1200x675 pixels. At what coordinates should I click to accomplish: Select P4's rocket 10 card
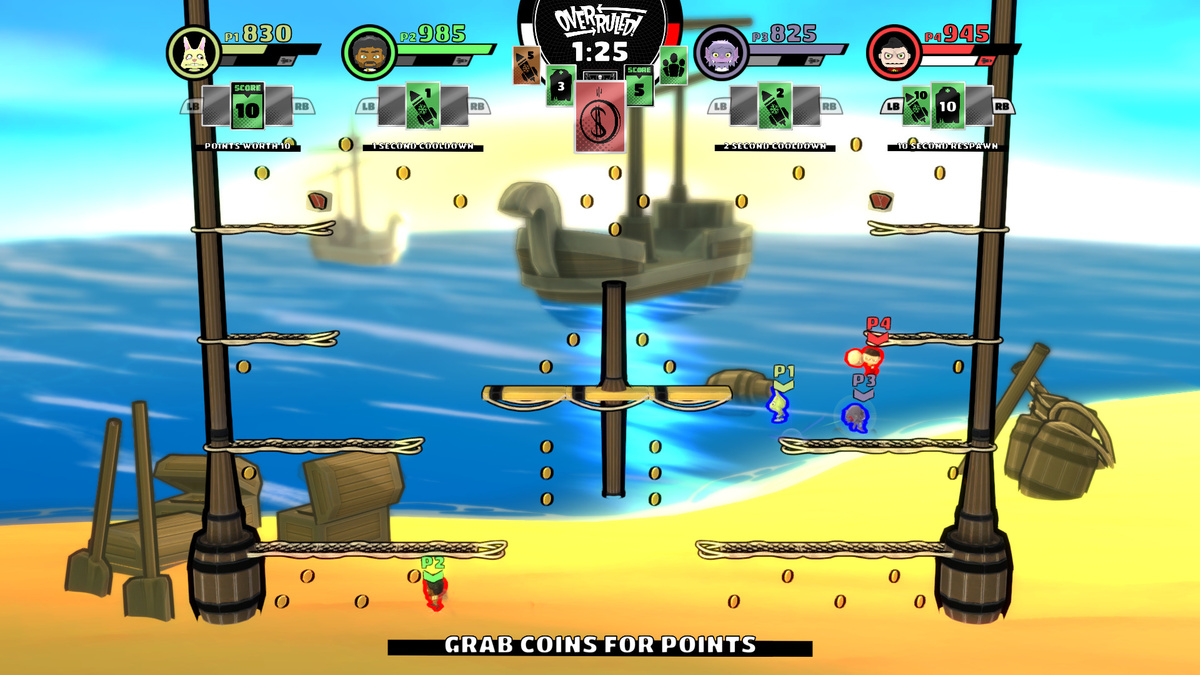[x=916, y=105]
